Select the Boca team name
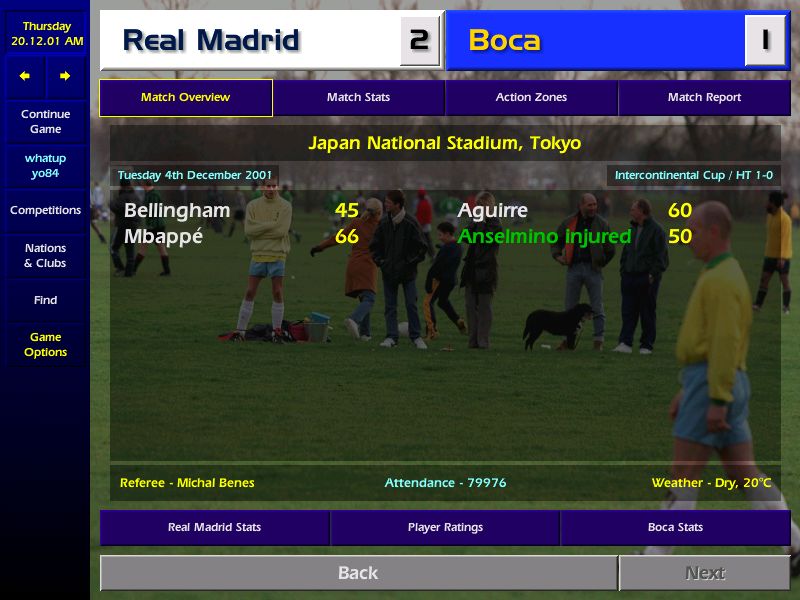 (504, 41)
